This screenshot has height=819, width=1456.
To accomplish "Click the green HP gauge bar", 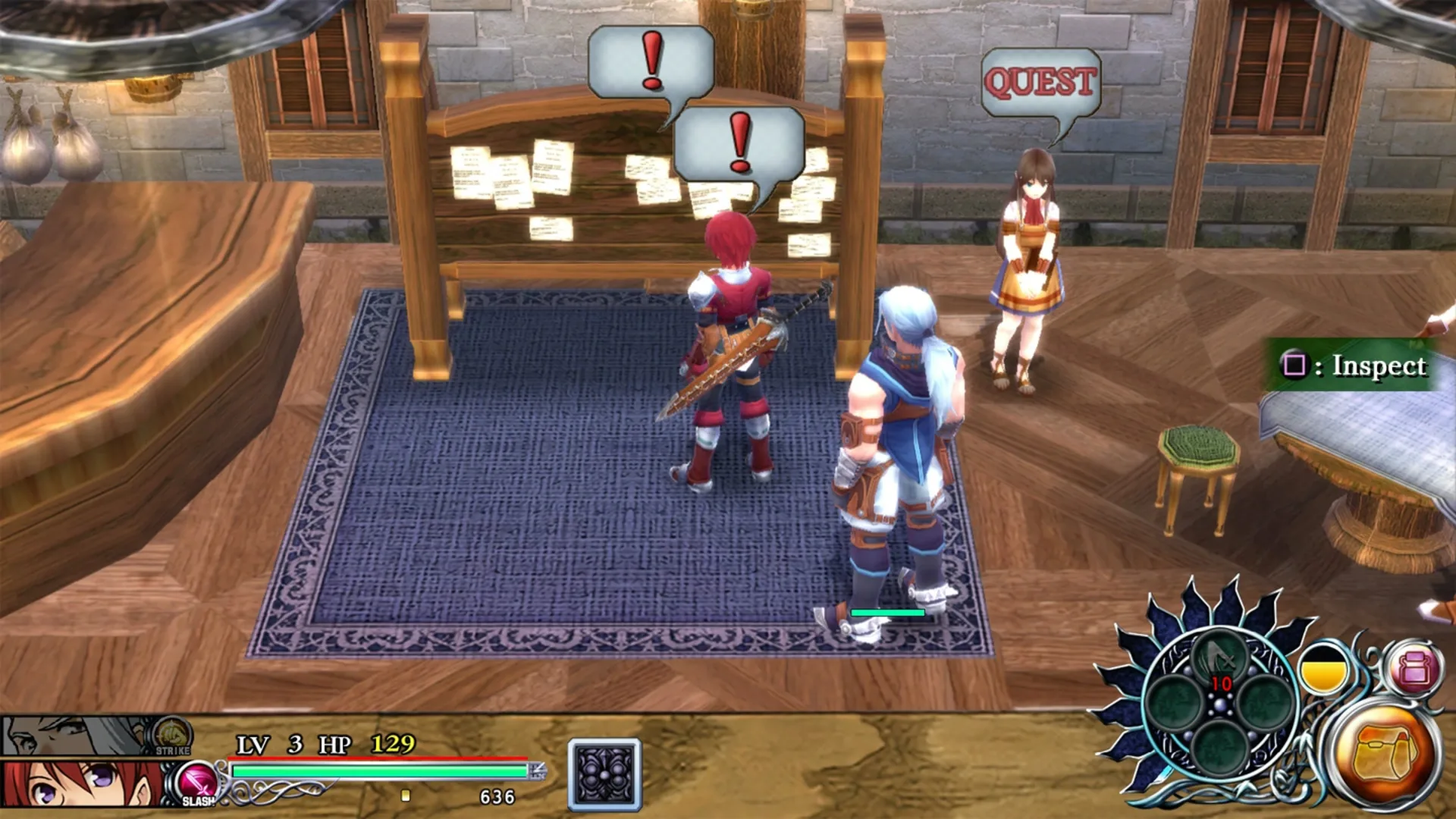I will pyautogui.click(x=379, y=772).
